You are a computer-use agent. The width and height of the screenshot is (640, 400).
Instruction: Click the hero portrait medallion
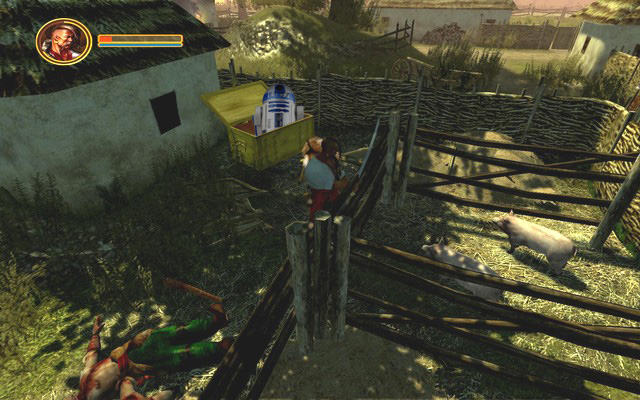(63, 42)
